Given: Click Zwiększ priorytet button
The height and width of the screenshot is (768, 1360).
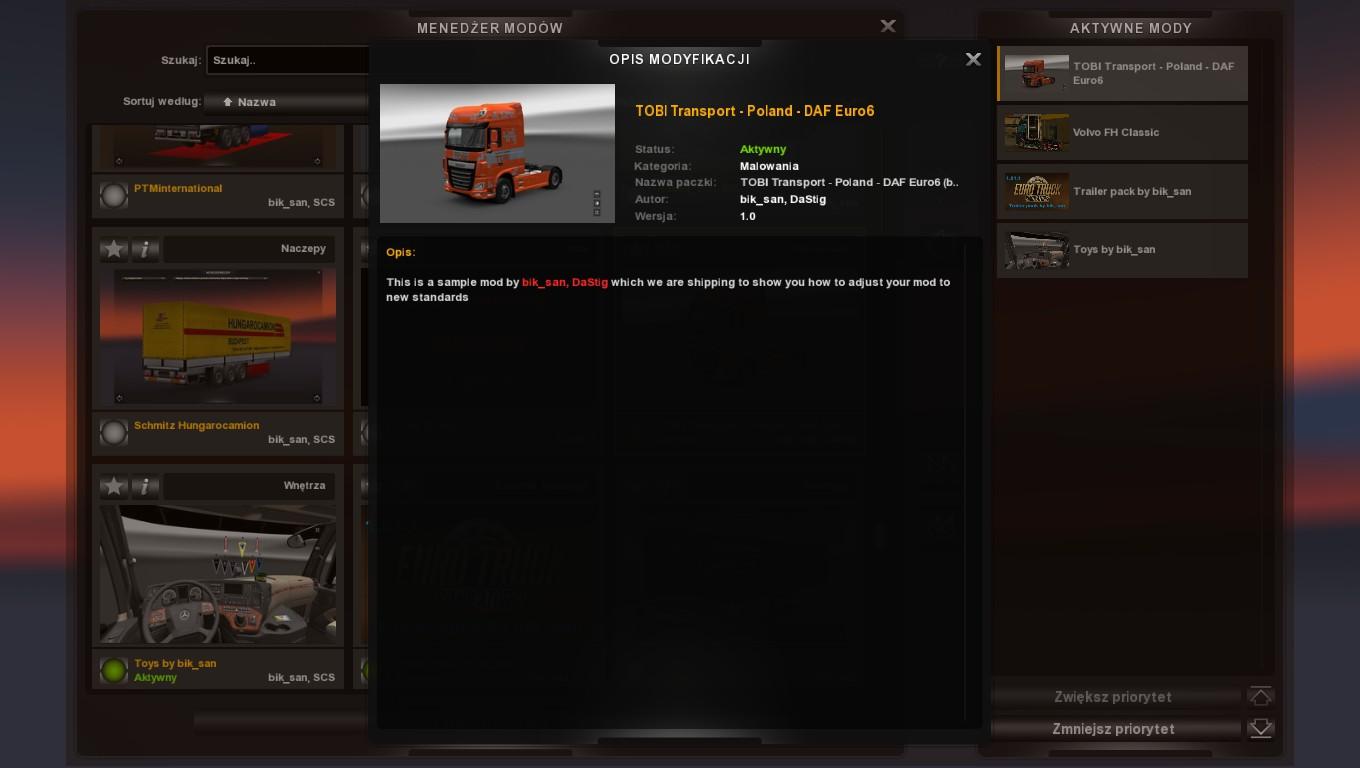Looking at the screenshot, I should tap(1113, 697).
